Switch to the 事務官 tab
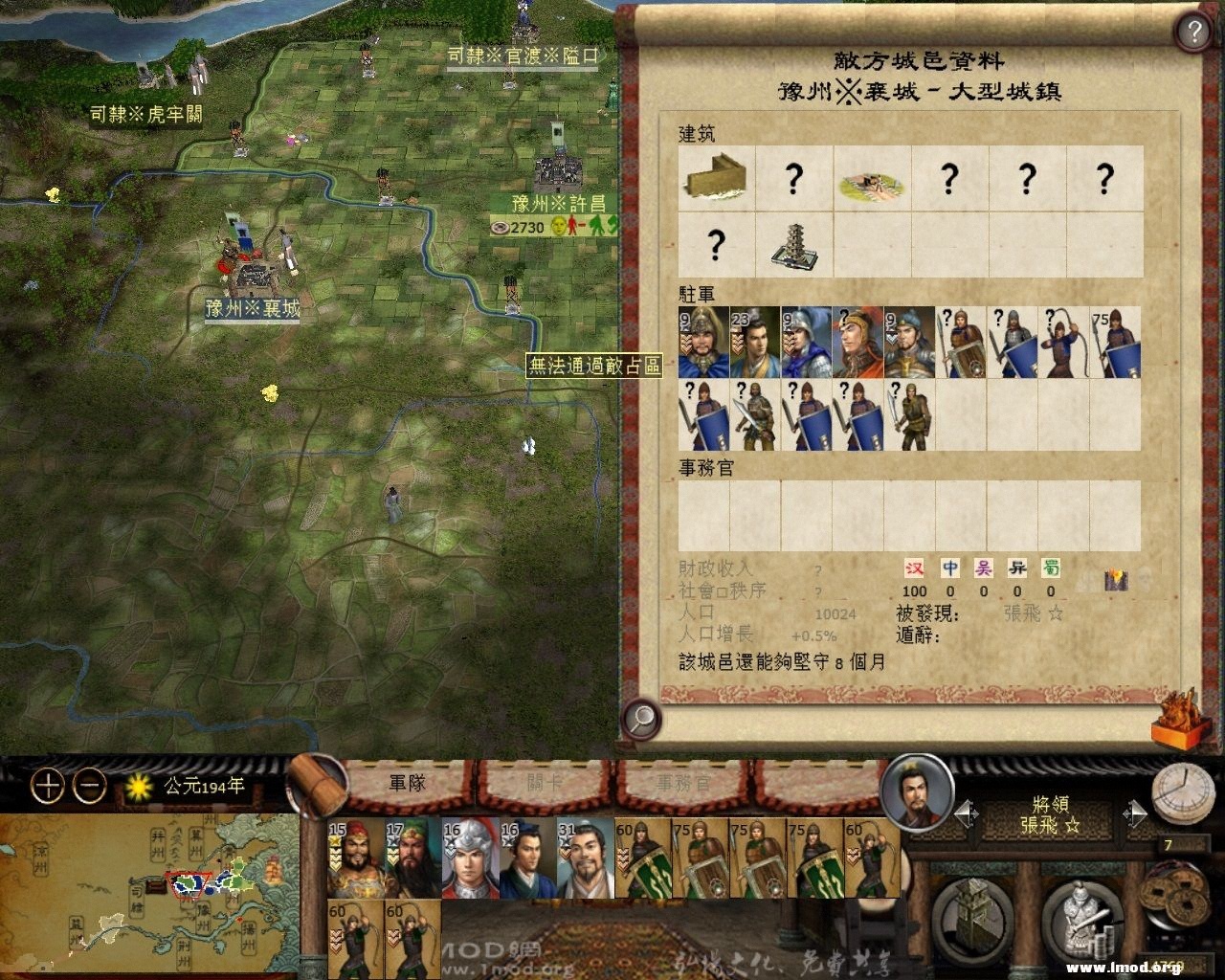Image resolution: width=1225 pixels, height=980 pixels. 684,783
